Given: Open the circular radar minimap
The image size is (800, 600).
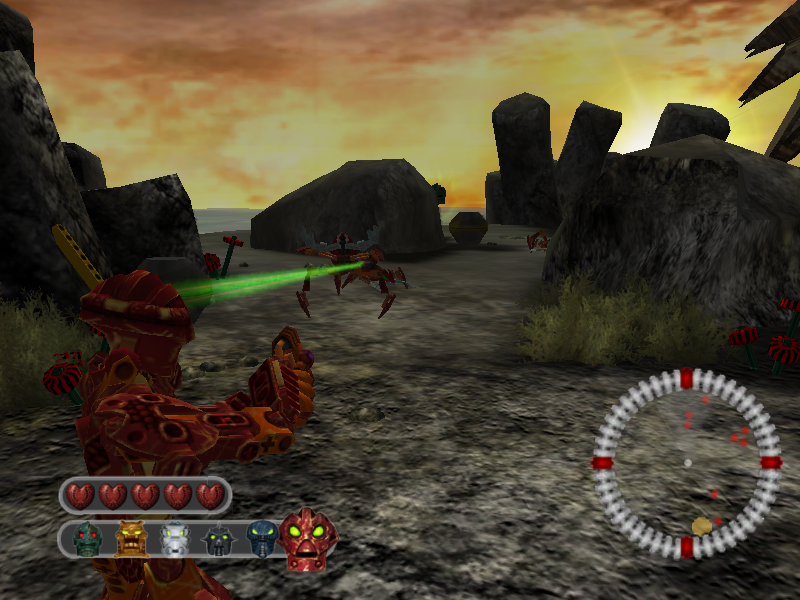Looking at the screenshot, I should point(686,463).
